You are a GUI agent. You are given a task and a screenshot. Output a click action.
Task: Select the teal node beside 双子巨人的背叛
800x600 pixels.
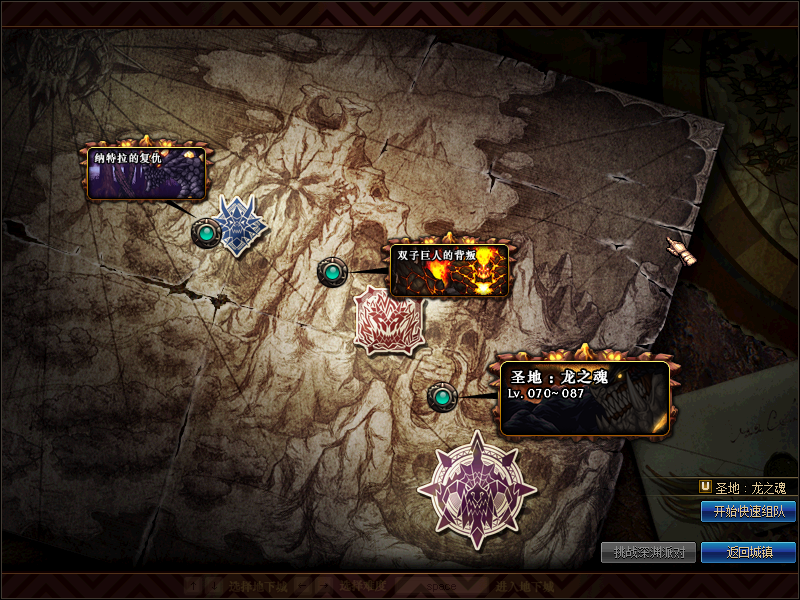331,271
